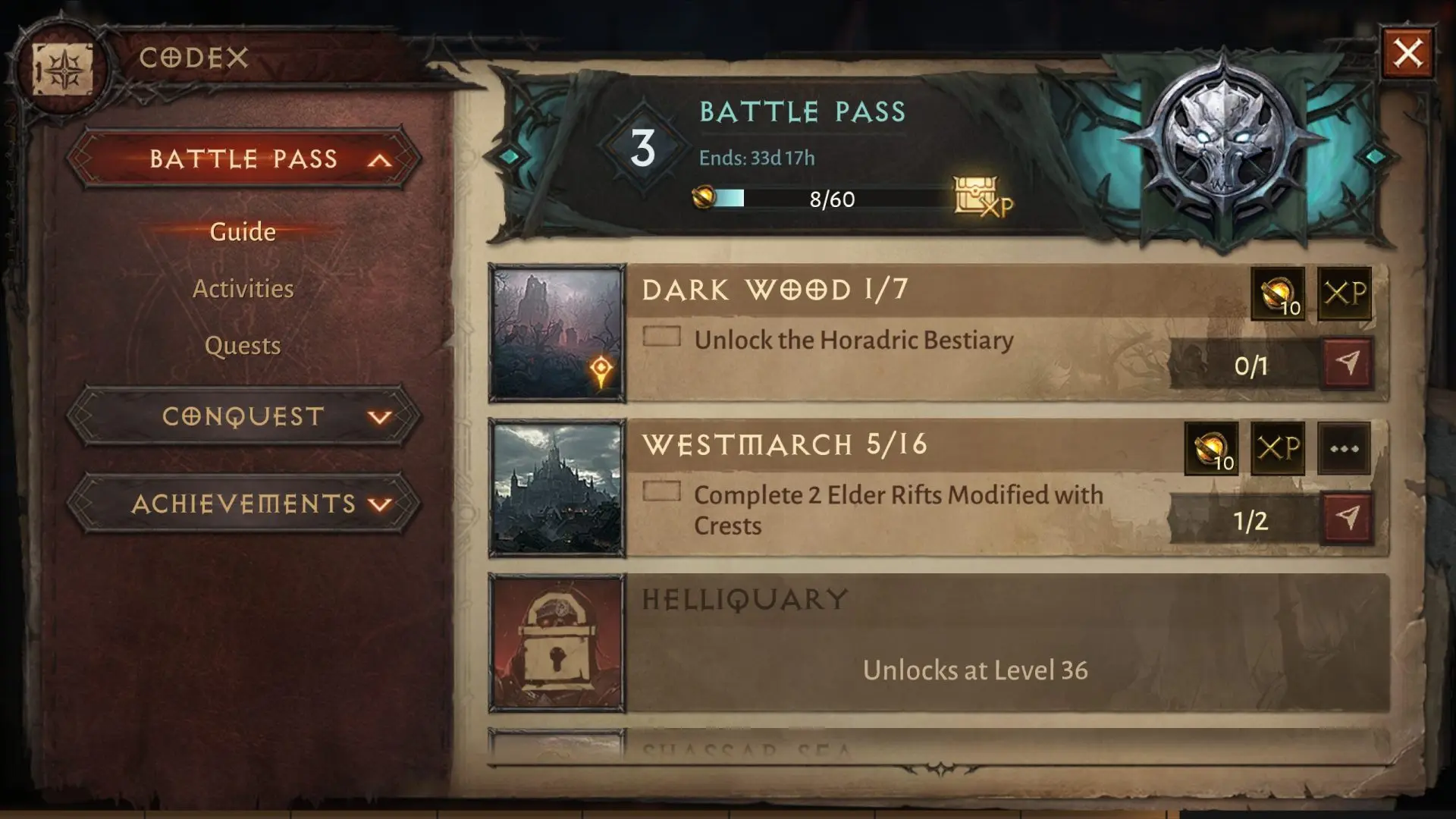This screenshot has width=1456, height=819.
Task: Click the waypoint marker on the Dark Wood thumbnail
Action: [x=601, y=369]
